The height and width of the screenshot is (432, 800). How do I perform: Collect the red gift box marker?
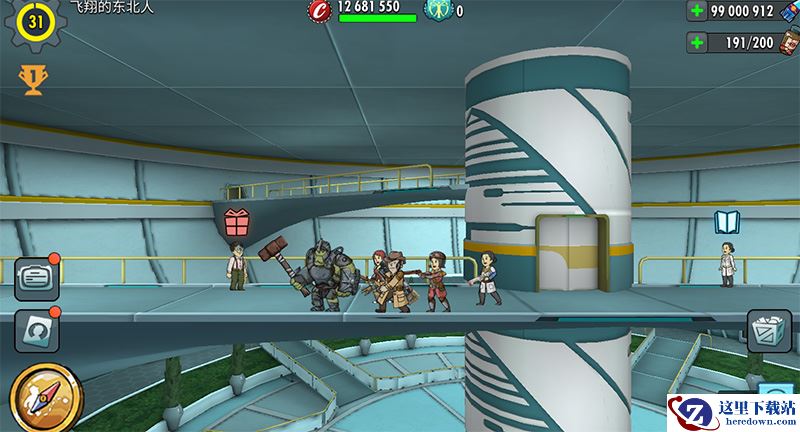click(237, 220)
